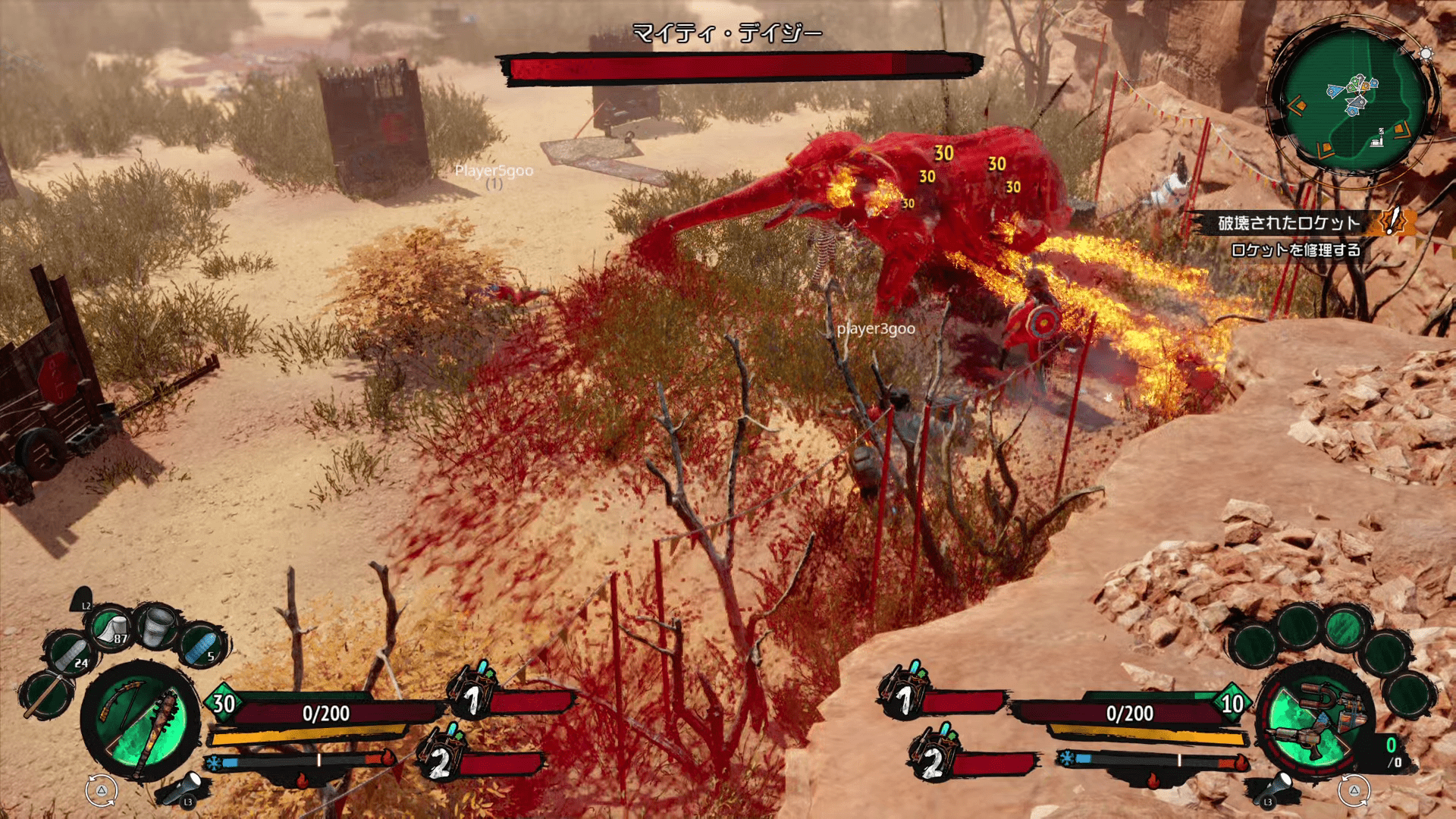
Task: Select left player's backpack teammate 1 icon
Action: pos(472,690)
